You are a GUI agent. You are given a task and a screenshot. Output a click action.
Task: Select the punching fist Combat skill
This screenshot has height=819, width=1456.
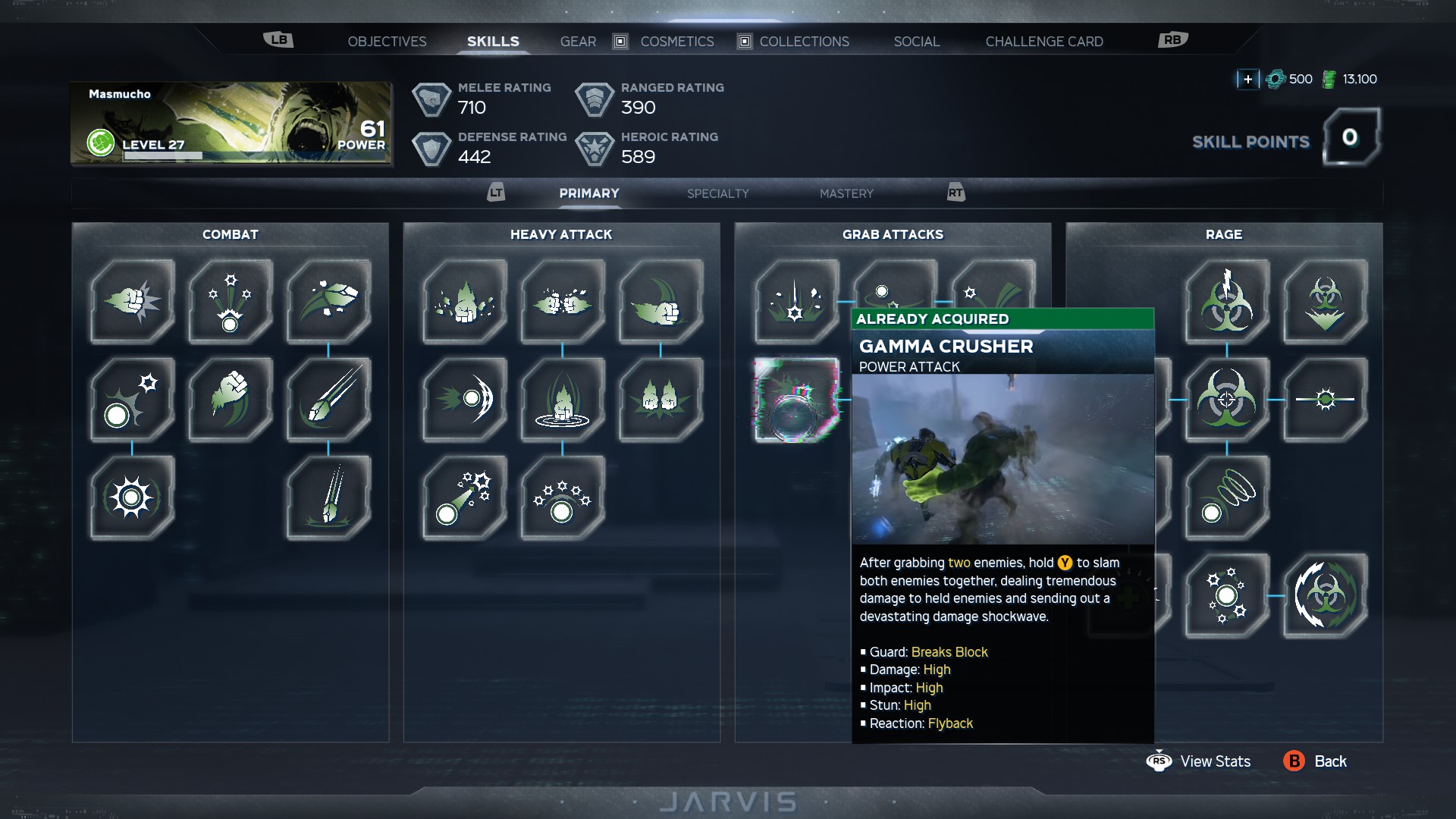[x=133, y=302]
